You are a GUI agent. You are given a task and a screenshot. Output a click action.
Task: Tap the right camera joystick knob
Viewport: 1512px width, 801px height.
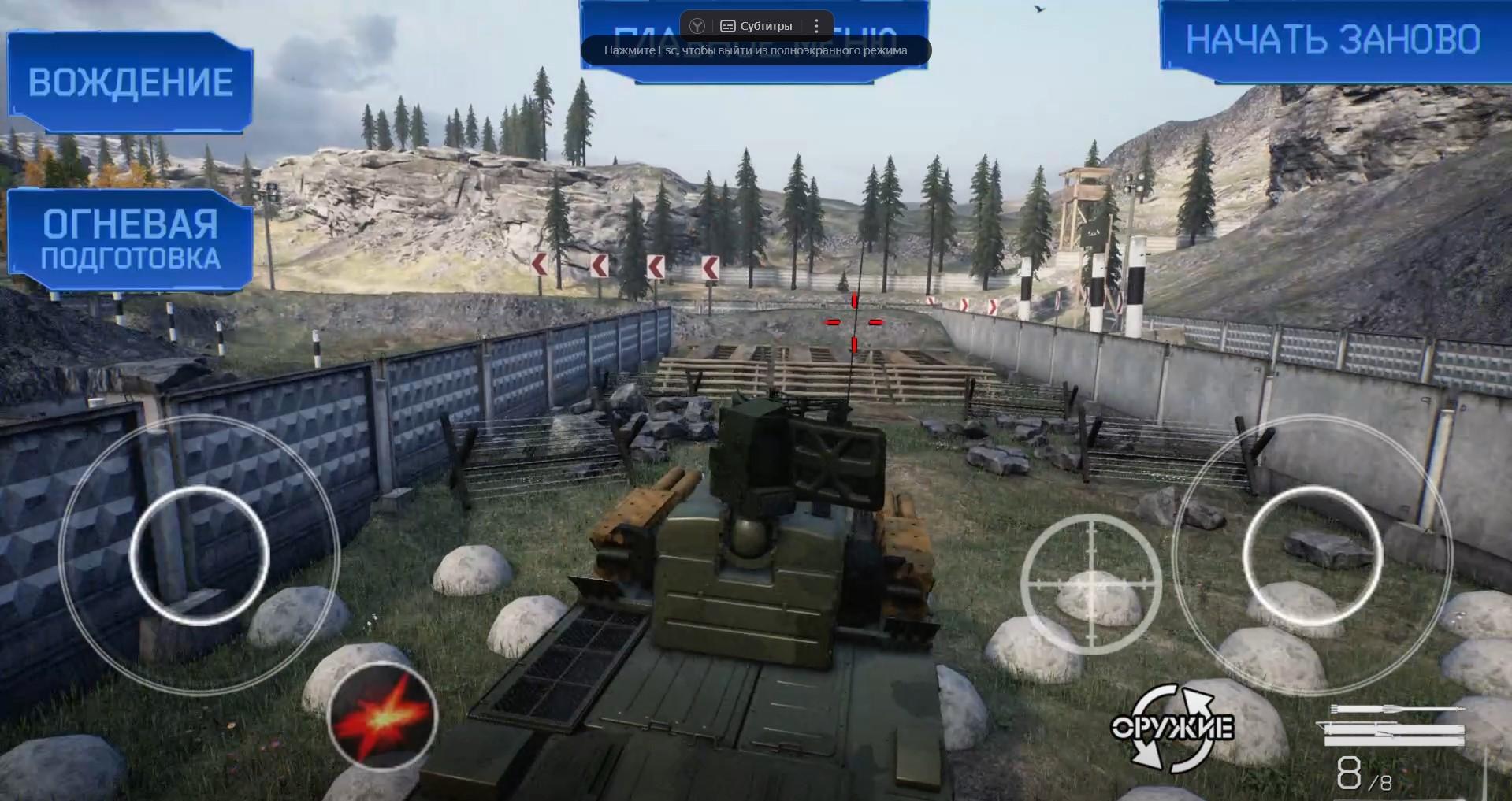1313,555
